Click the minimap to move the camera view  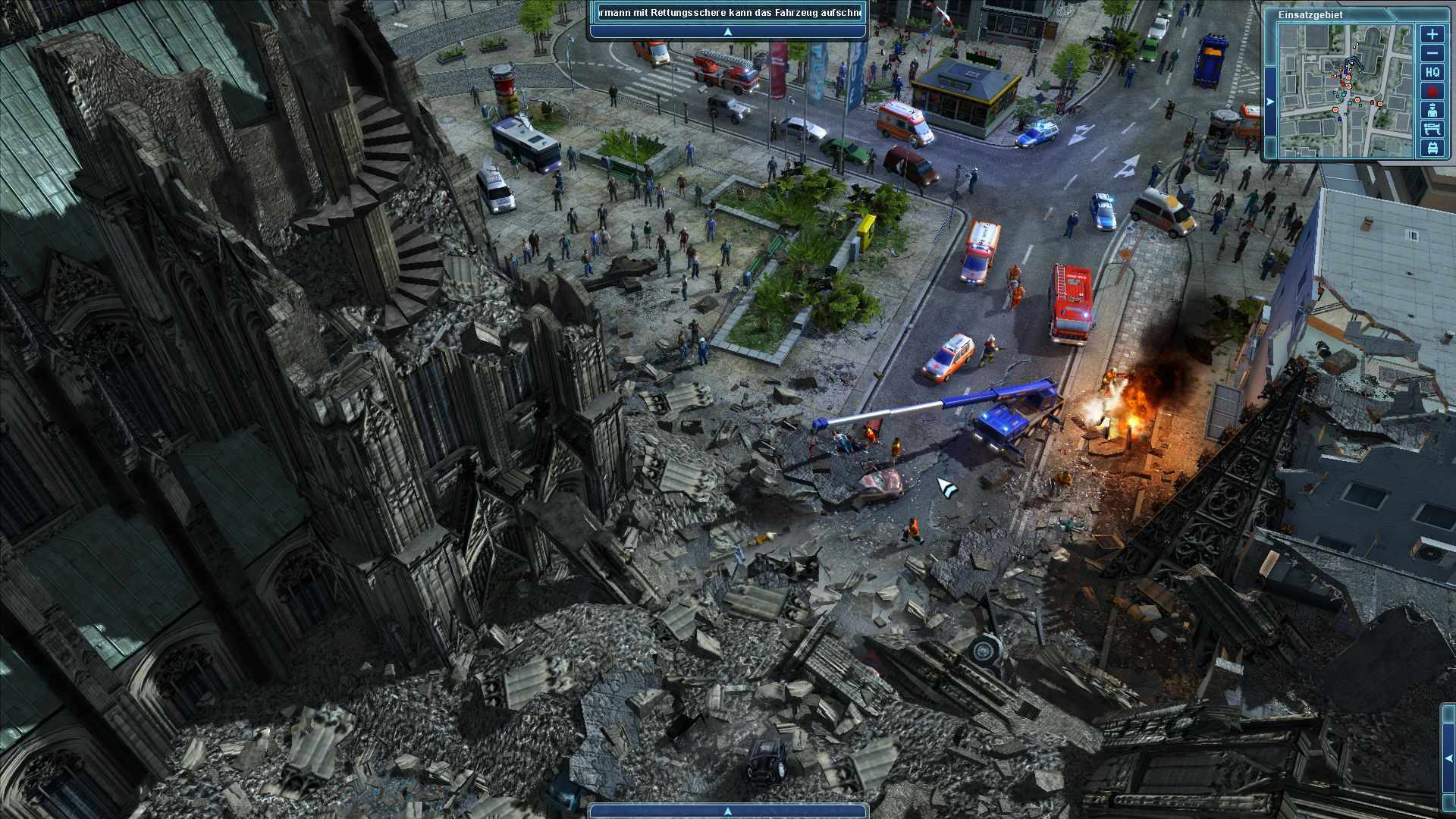point(1348,89)
